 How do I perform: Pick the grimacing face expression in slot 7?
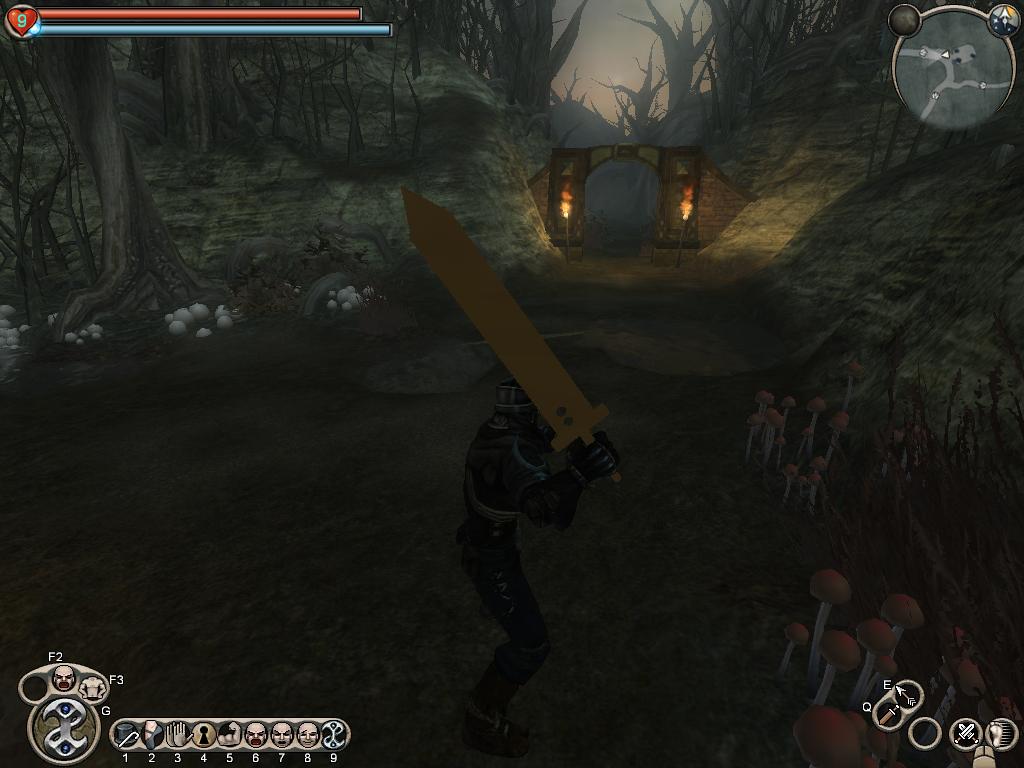pos(282,737)
